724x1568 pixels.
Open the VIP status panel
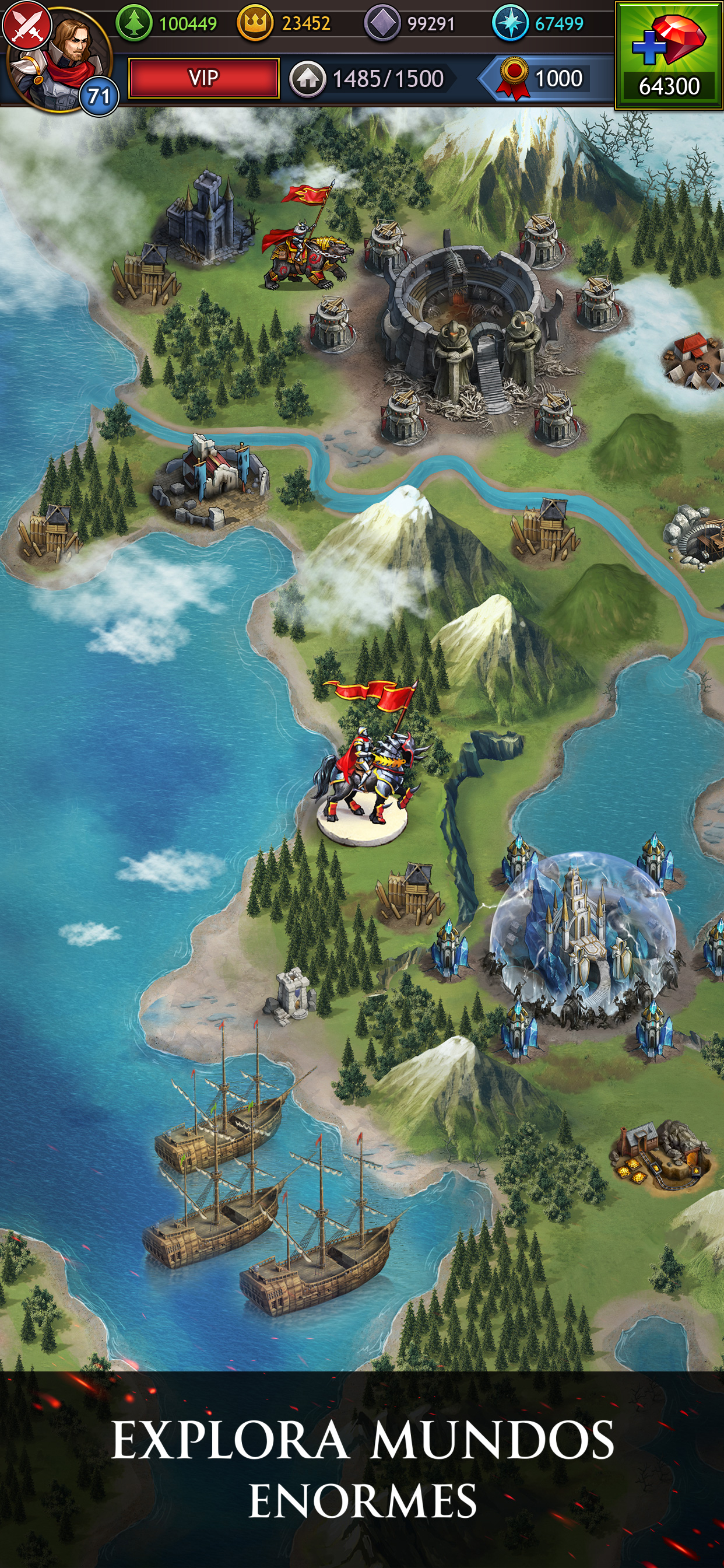click(204, 79)
